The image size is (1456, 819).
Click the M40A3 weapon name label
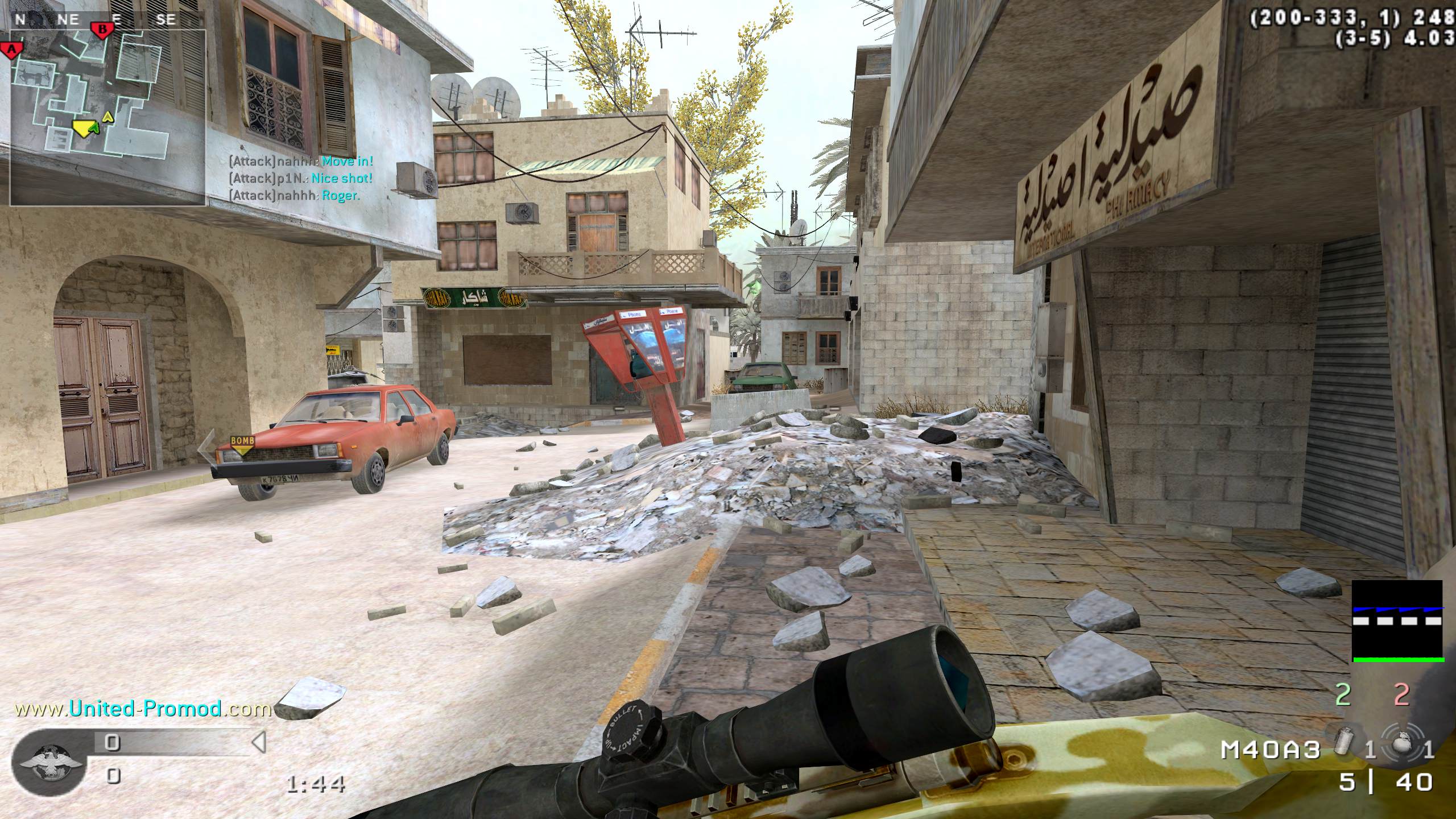pyautogui.click(x=1269, y=750)
